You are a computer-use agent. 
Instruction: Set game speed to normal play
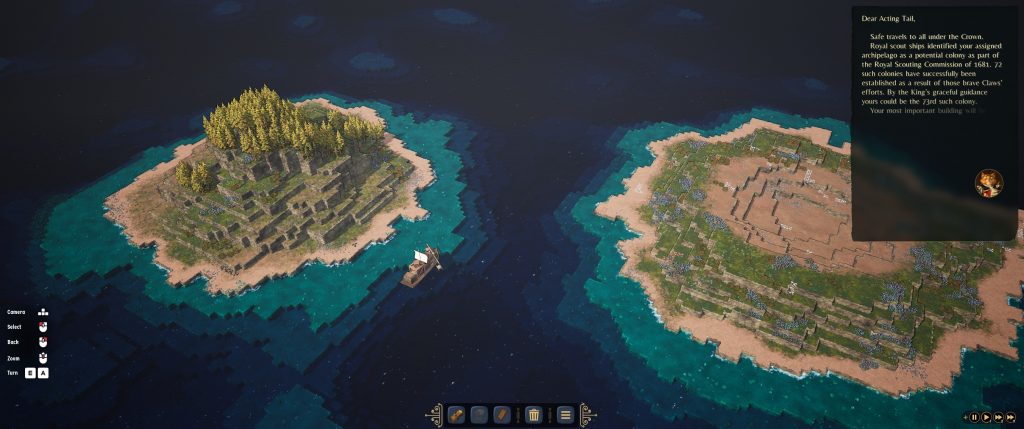(x=987, y=416)
